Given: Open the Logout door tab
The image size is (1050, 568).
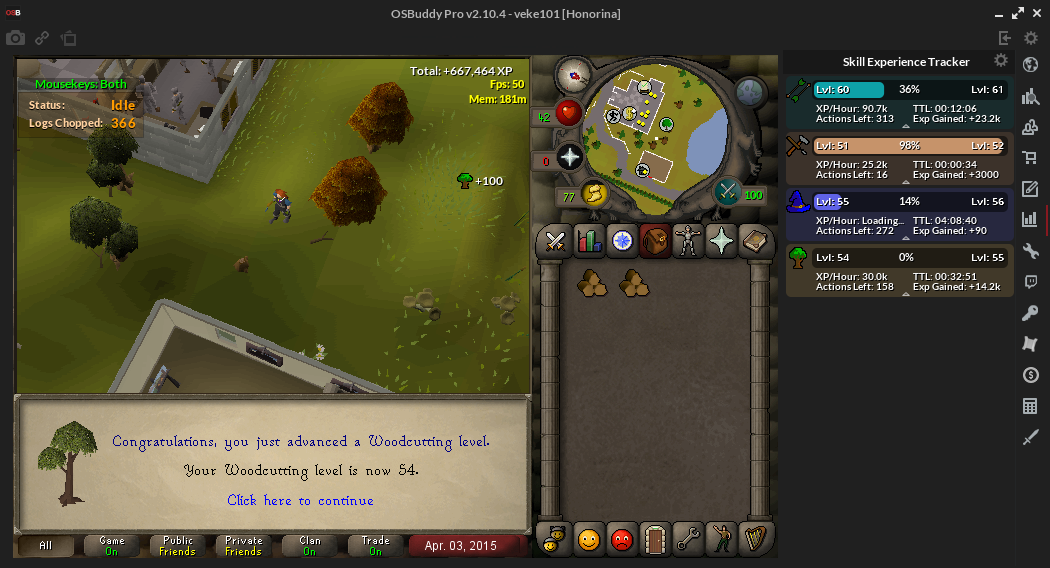Looking at the screenshot, I should [x=655, y=540].
